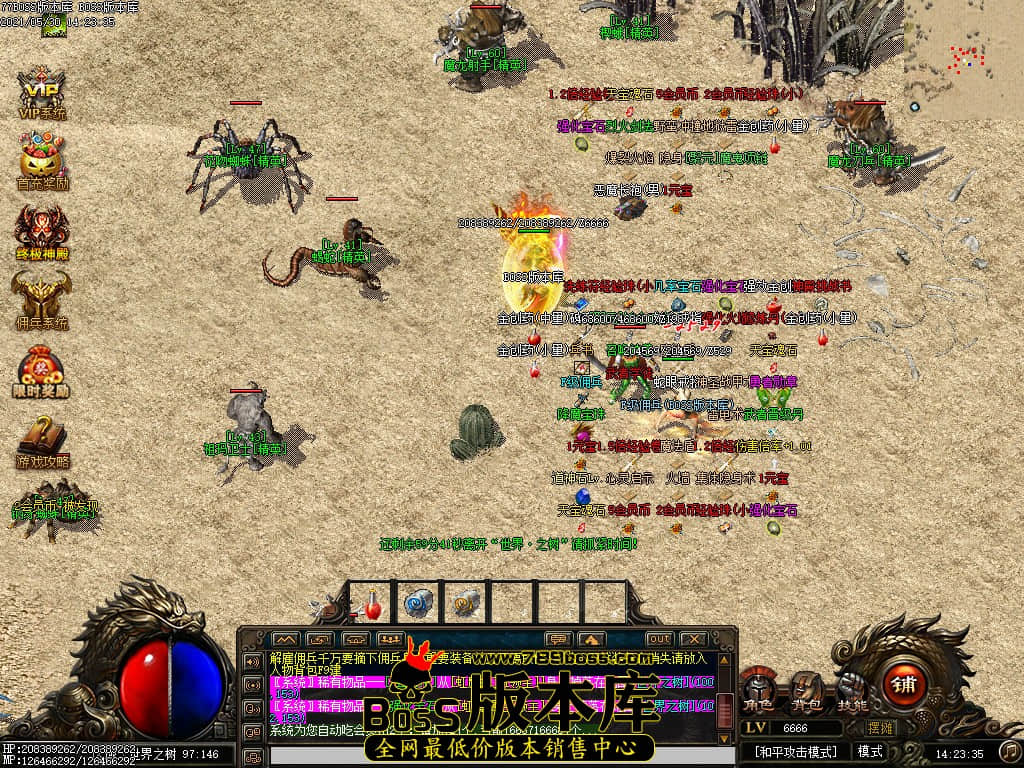Close the chat panel with the X
The width and height of the screenshot is (1024, 768).
pos(691,639)
